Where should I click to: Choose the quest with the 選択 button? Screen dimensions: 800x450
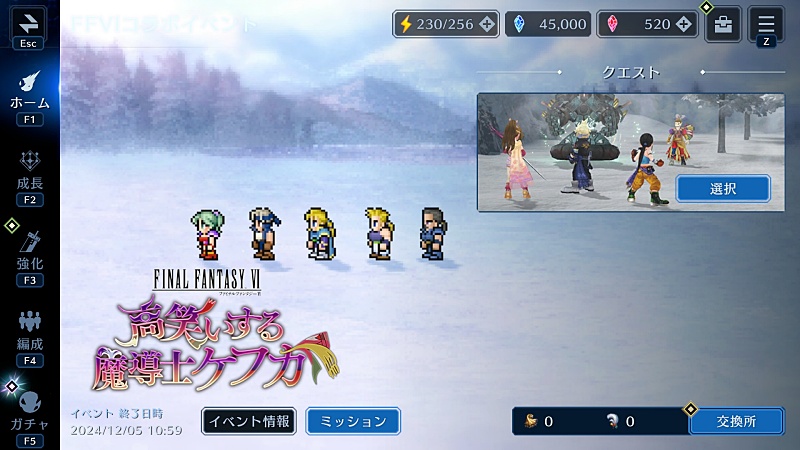click(722, 188)
